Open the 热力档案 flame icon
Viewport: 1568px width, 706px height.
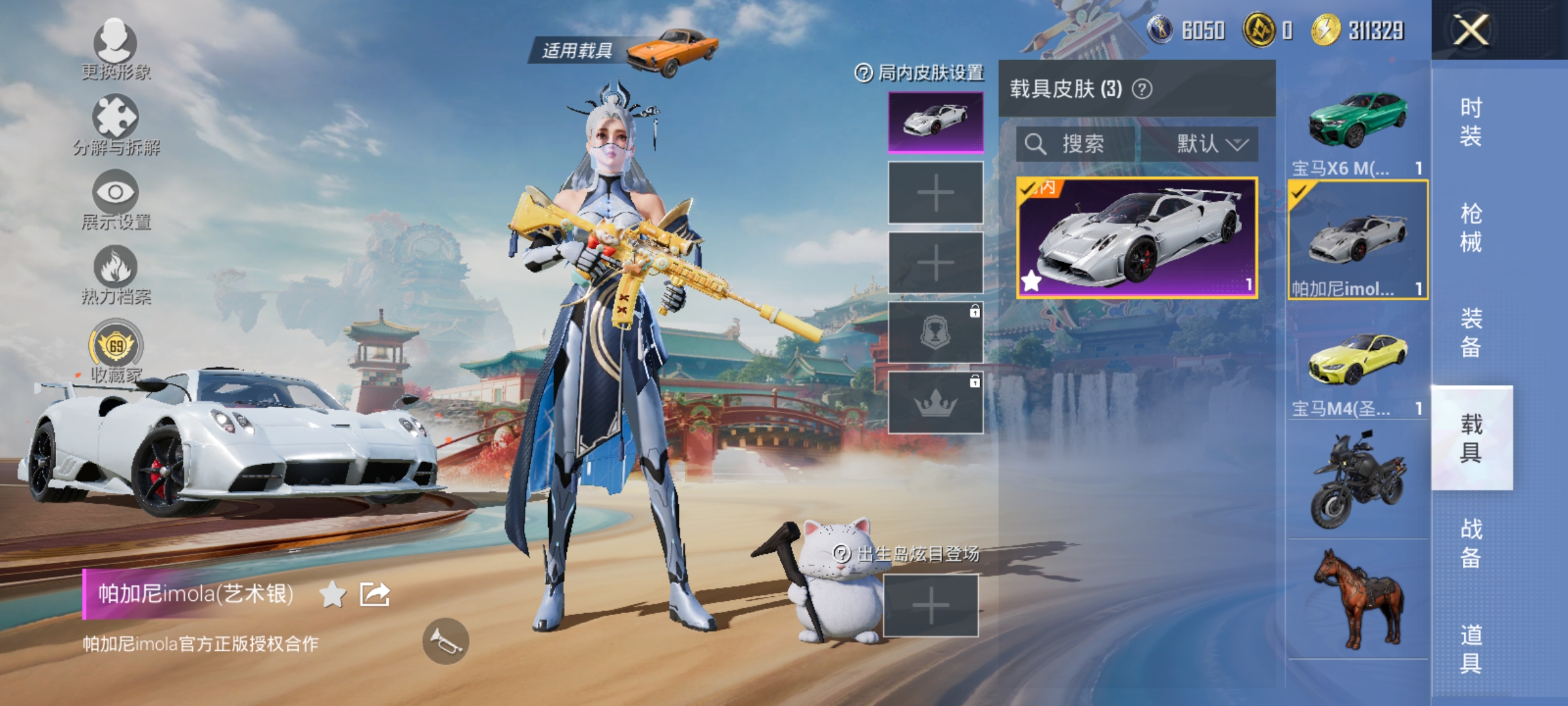116,273
